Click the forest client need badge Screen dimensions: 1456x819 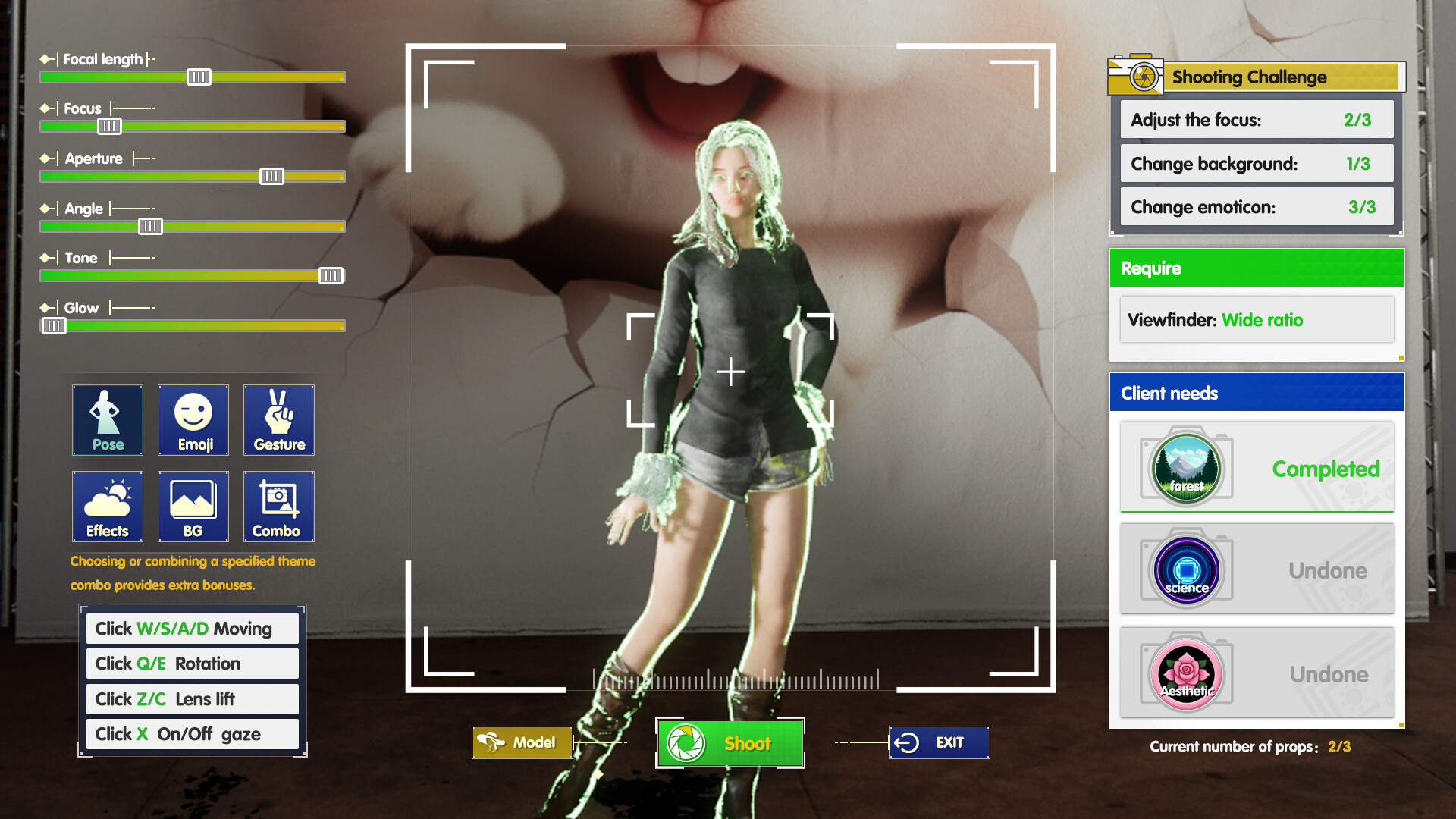[x=1187, y=468]
